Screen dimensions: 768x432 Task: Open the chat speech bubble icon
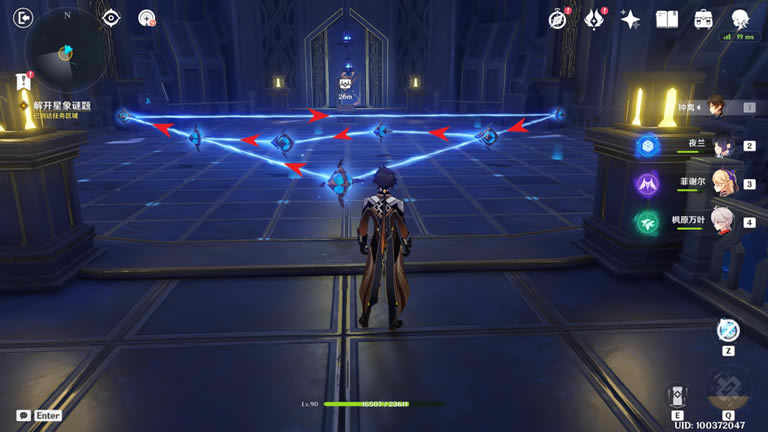pos(23,415)
